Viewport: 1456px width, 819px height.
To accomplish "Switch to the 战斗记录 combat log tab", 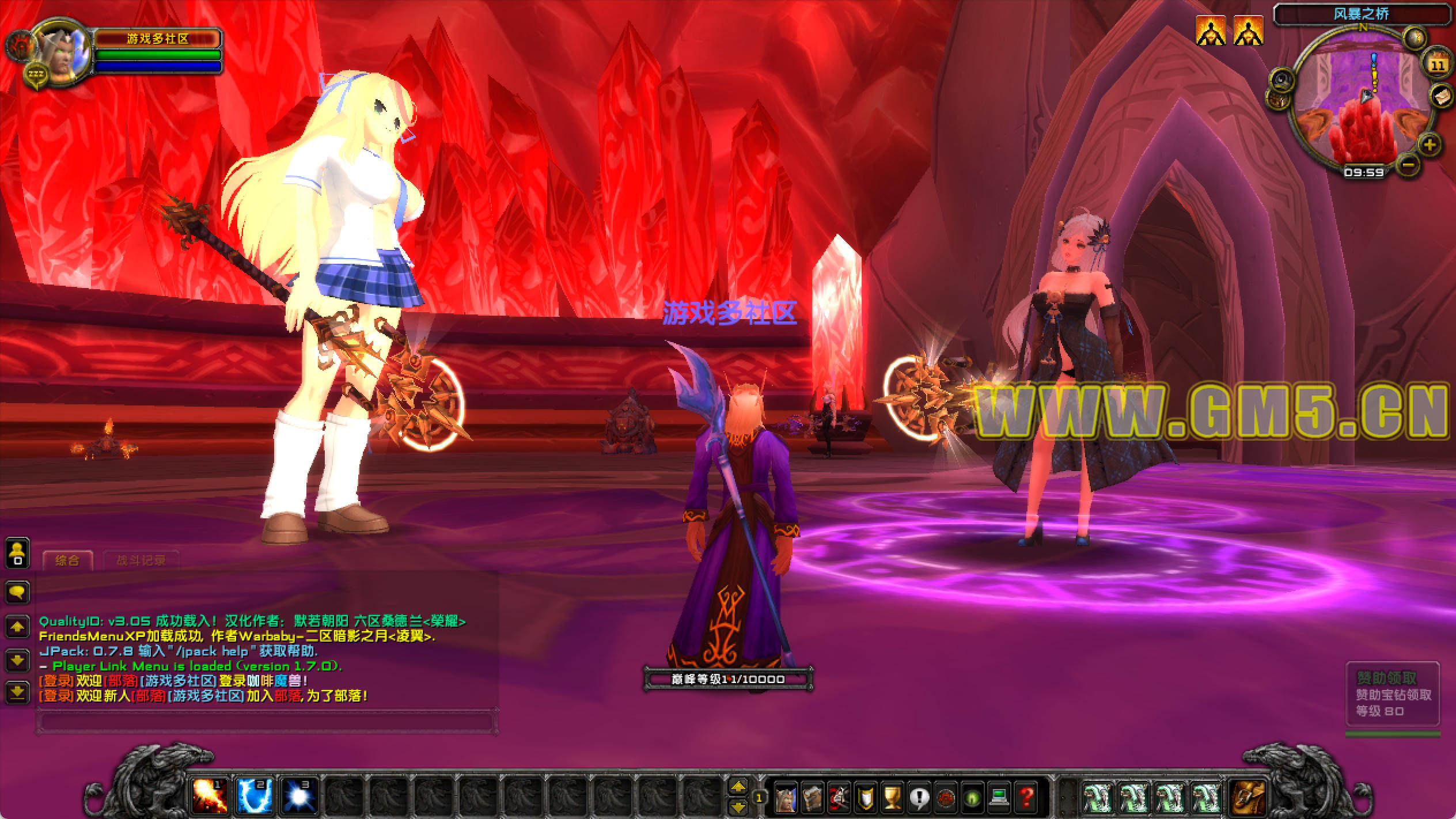I will (x=141, y=560).
